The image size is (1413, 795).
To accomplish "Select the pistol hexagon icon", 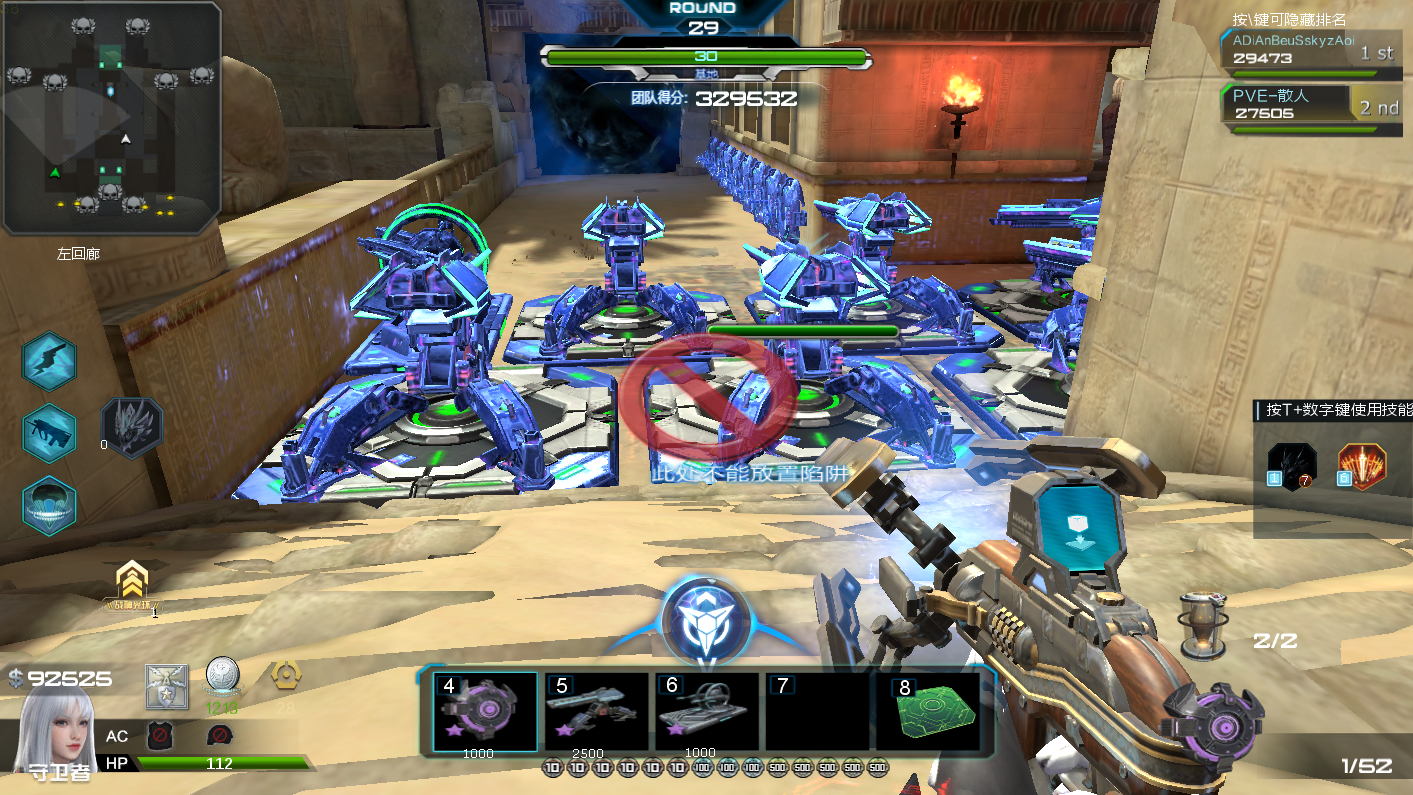I will [50, 361].
